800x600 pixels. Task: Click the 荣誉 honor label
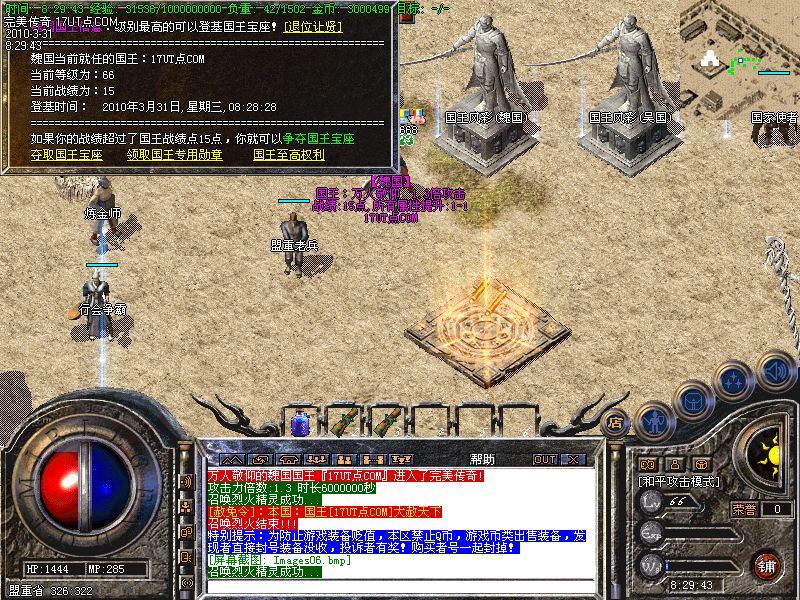pyautogui.click(x=743, y=509)
